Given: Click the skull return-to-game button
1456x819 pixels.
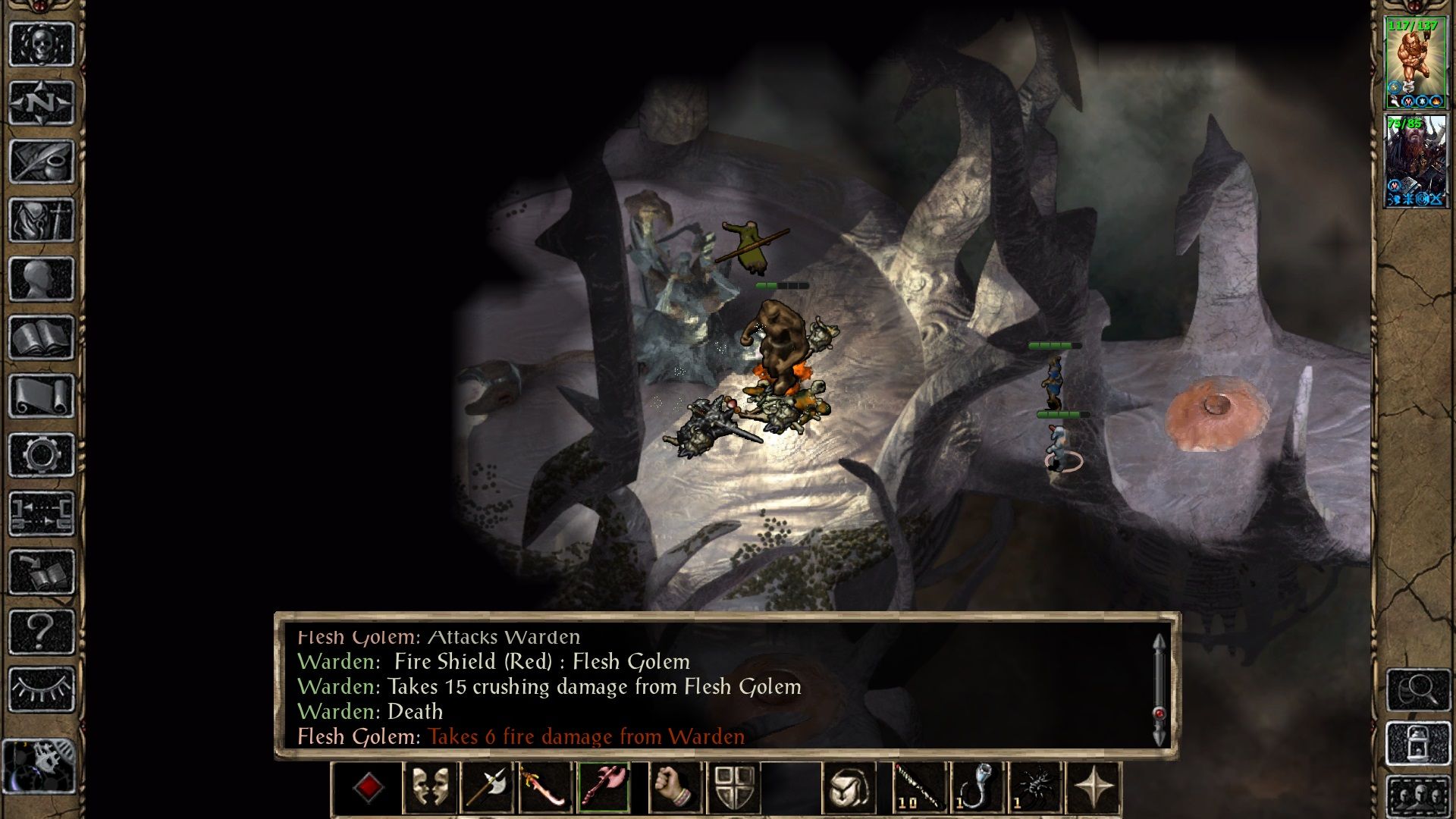Looking at the screenshot, I should coord(42,44).
